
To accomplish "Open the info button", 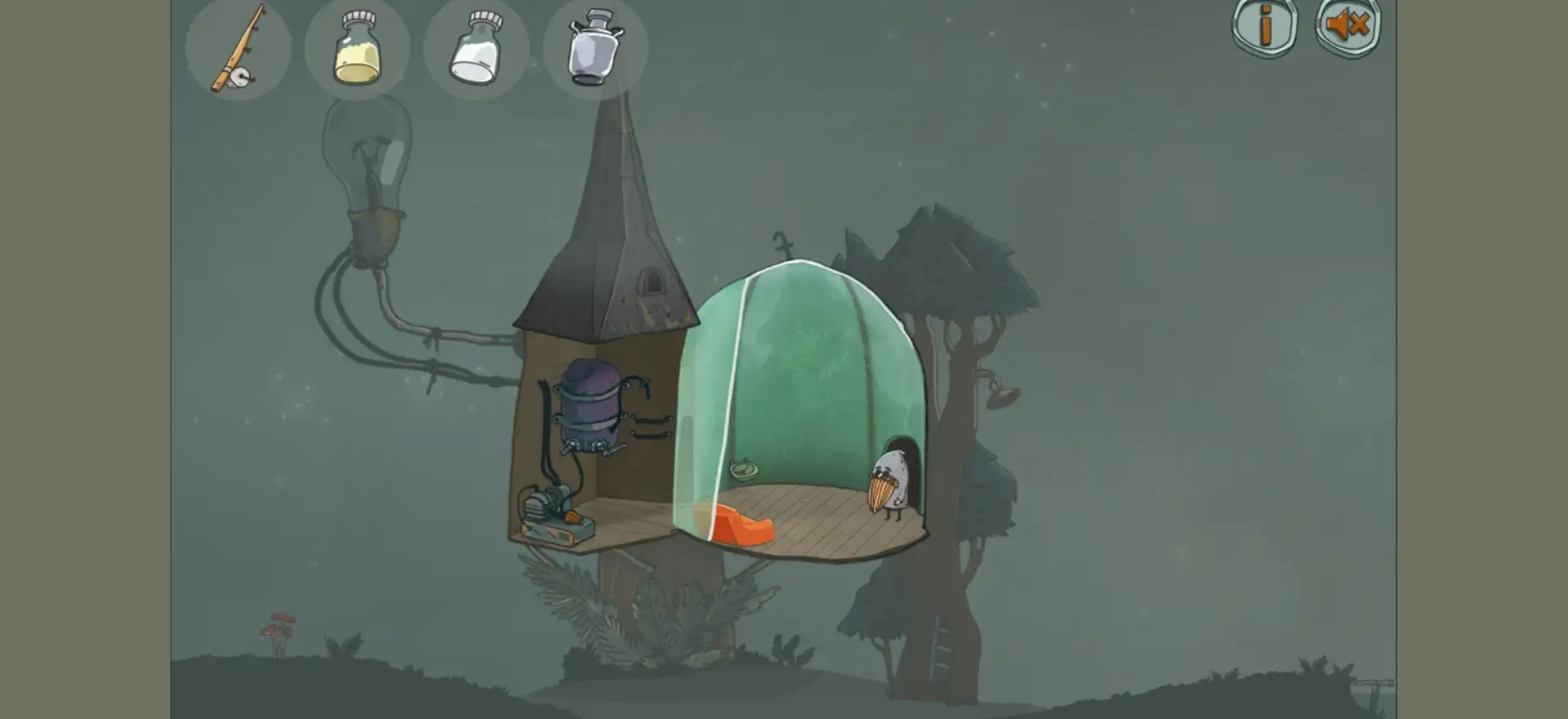I will coord(1264,27).
